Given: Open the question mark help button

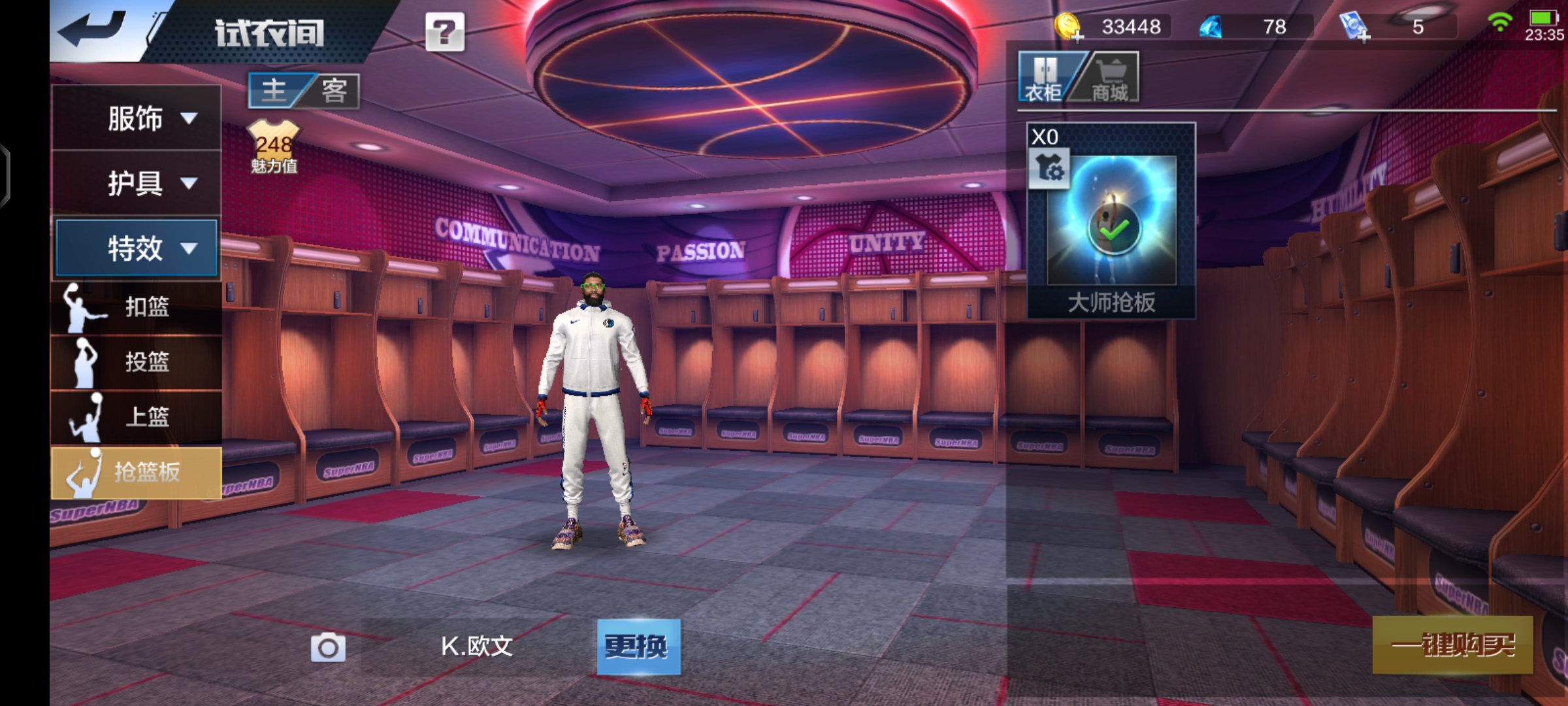Looking at the screenshot, I should tap(445, 31).
